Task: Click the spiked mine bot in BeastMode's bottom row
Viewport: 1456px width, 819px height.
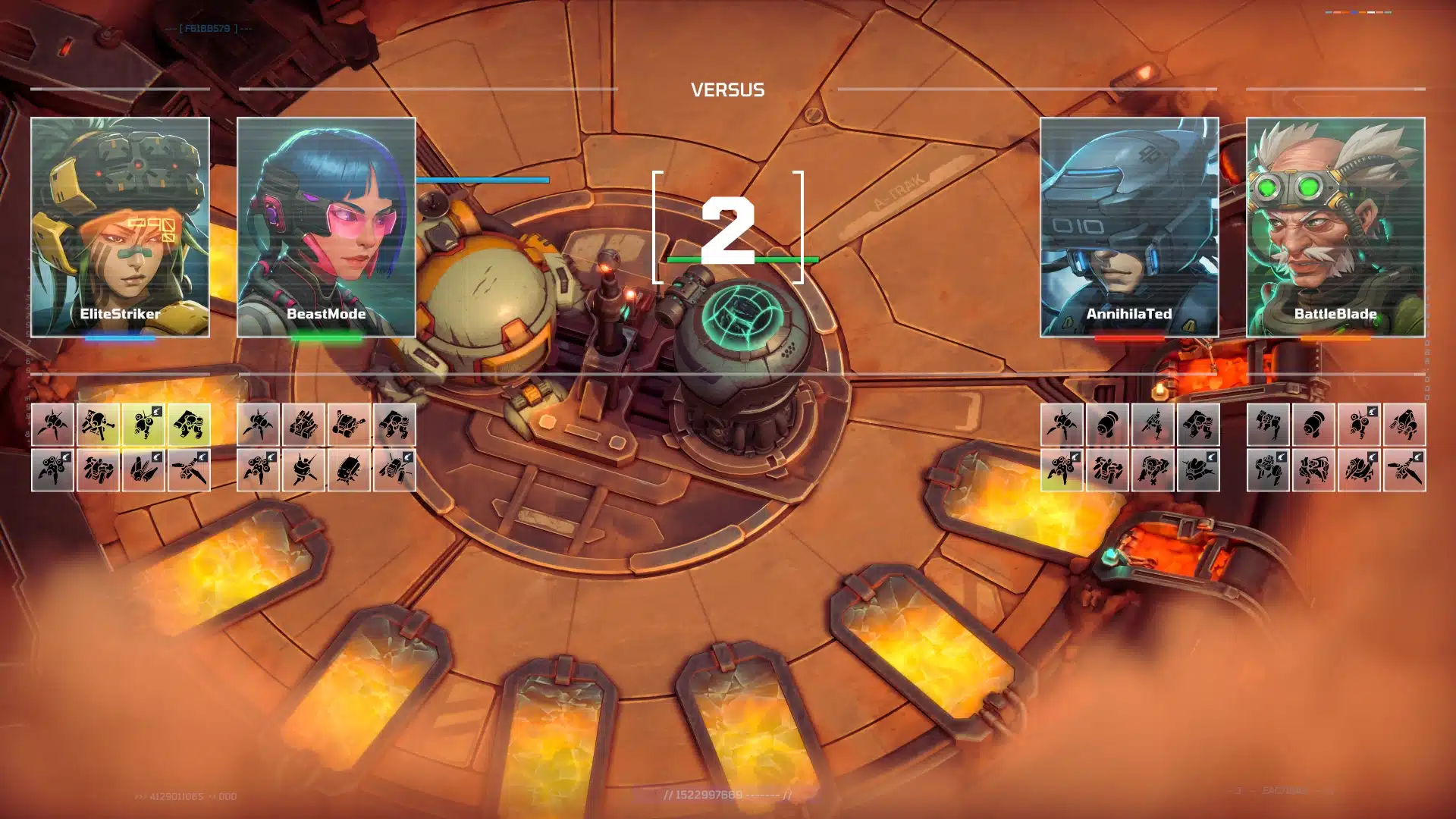Action: pyautogui.click(x=303, y=469)
